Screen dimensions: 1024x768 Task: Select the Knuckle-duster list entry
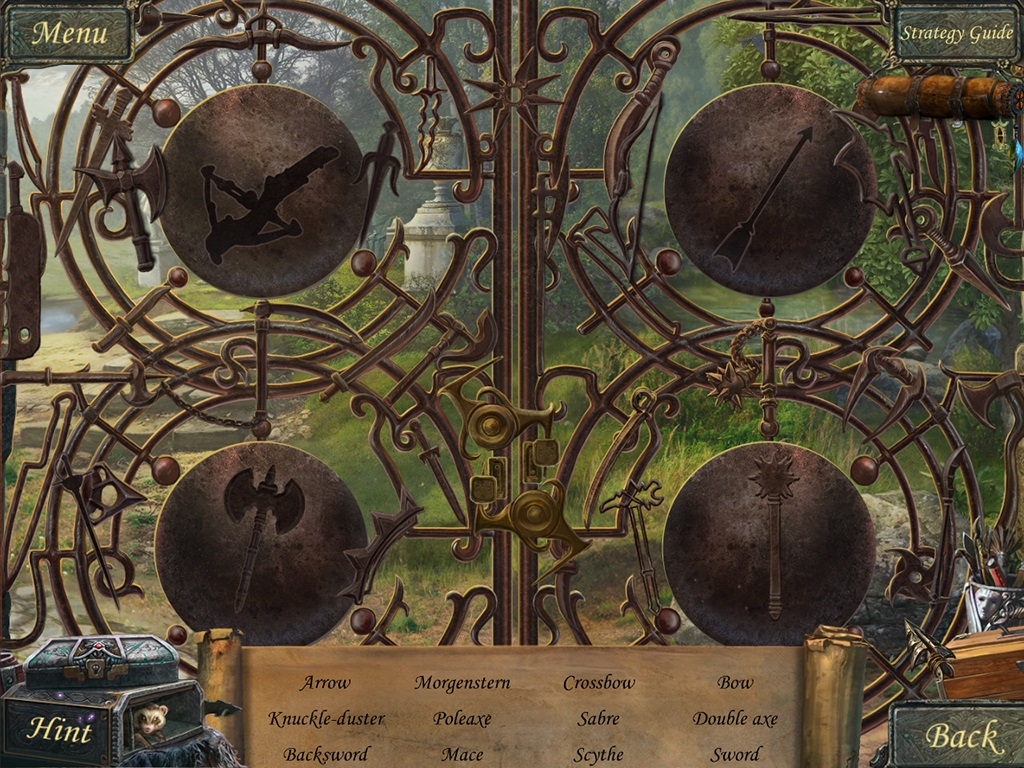click(x=326, y=718)
